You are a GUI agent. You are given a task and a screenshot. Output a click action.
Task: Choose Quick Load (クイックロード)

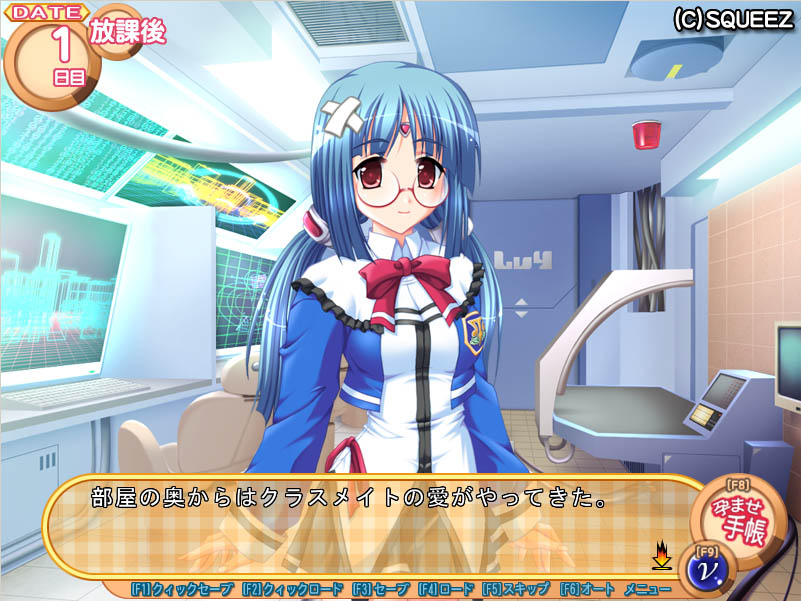(292, 590)
